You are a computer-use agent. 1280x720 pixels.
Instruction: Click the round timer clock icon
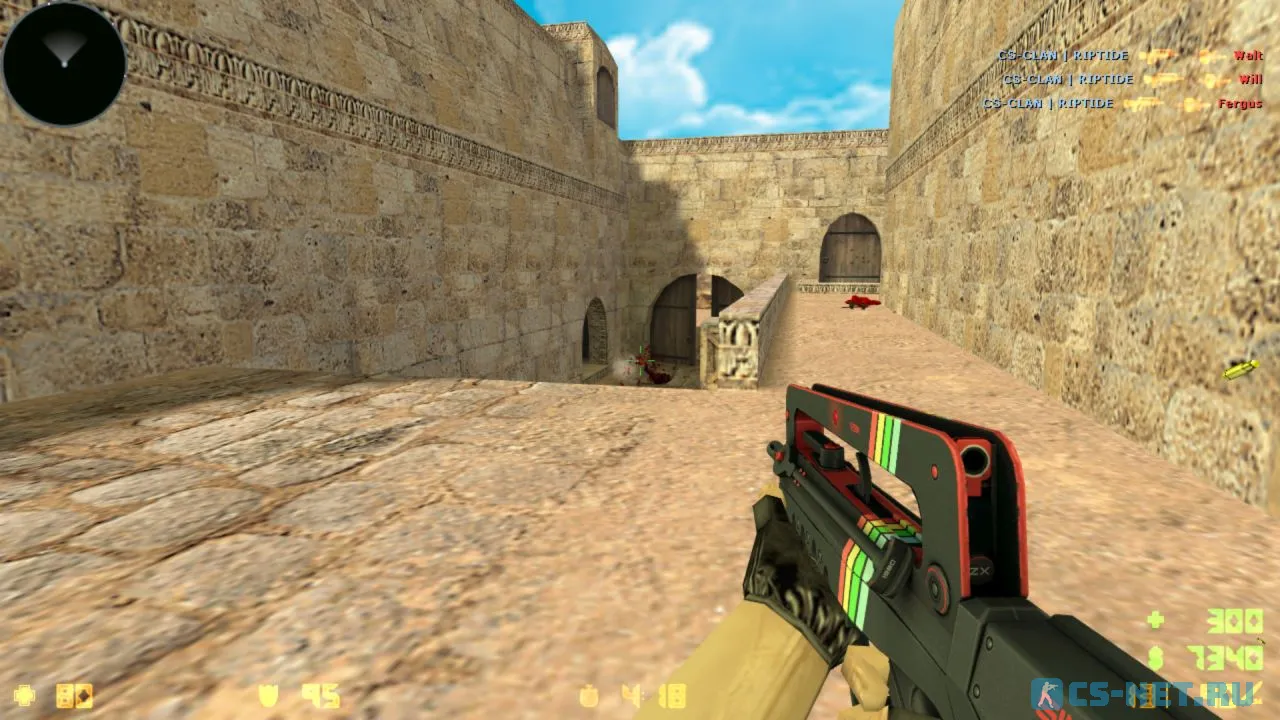coord(589,696)
